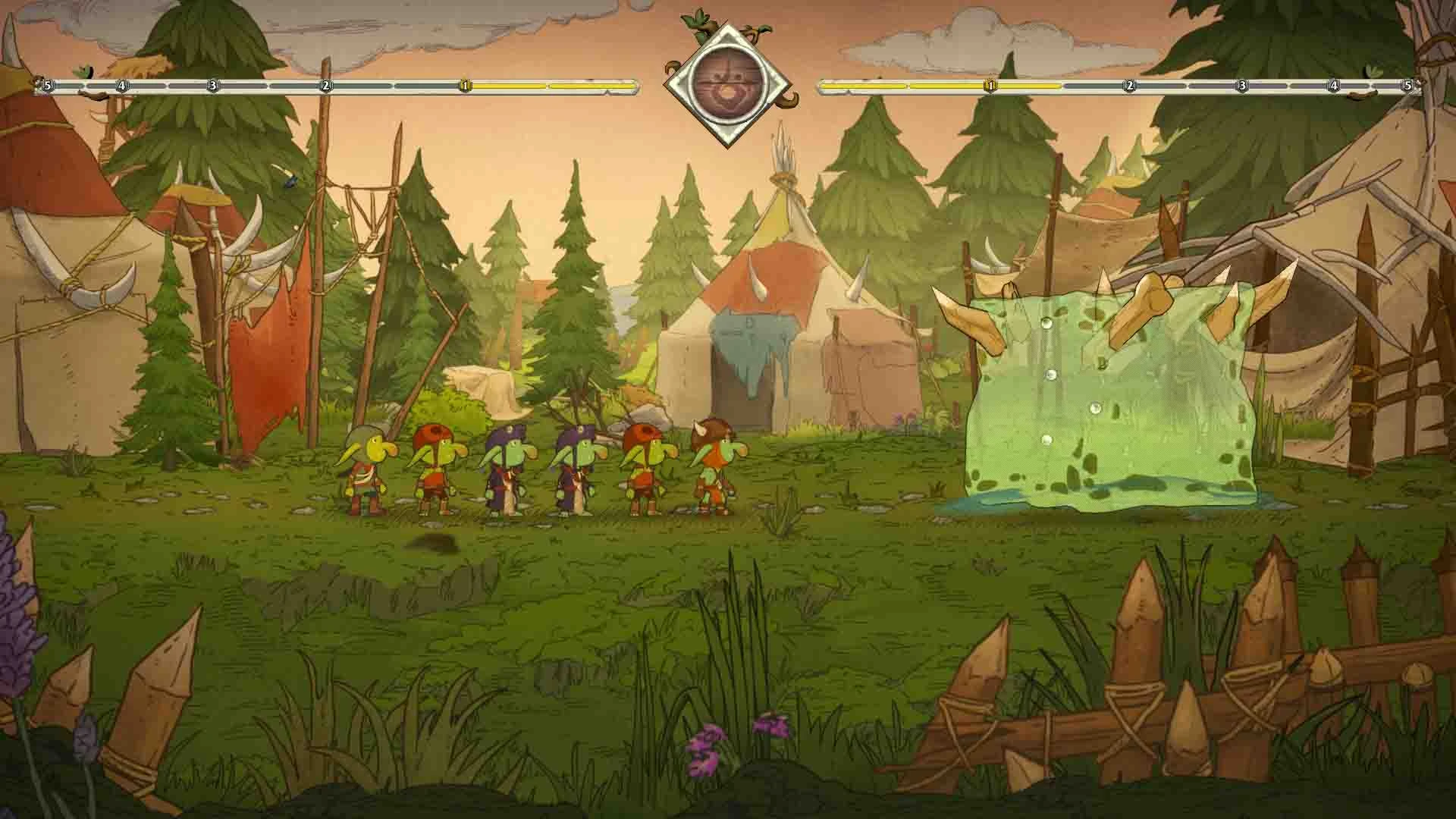Image resolution: width=1456 pixels, height=819 pixels.
Task: Click milestone marker 4 on right bar
Action: tap(1332, 86)
